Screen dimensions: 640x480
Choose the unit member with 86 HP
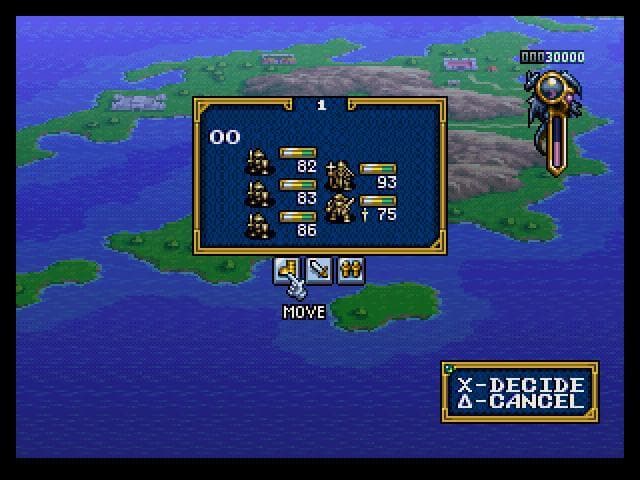point(258,224)
